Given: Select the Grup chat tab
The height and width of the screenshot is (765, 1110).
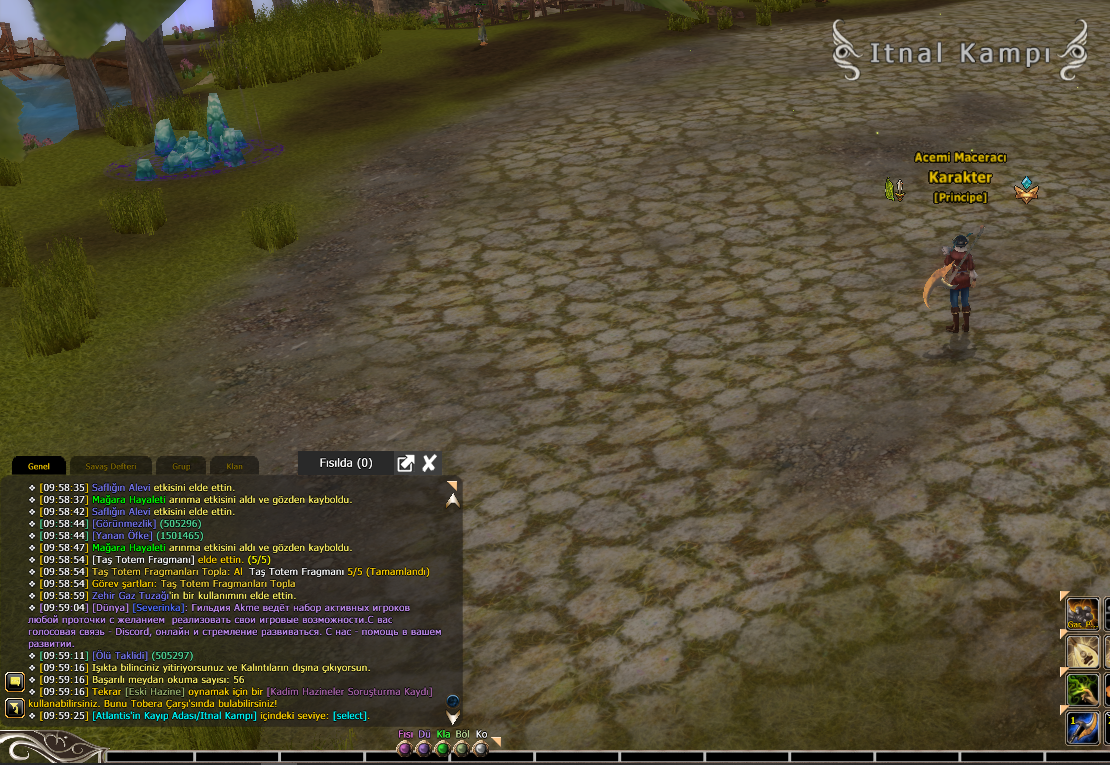Looking at the screenshot, I should coord(181,466).
